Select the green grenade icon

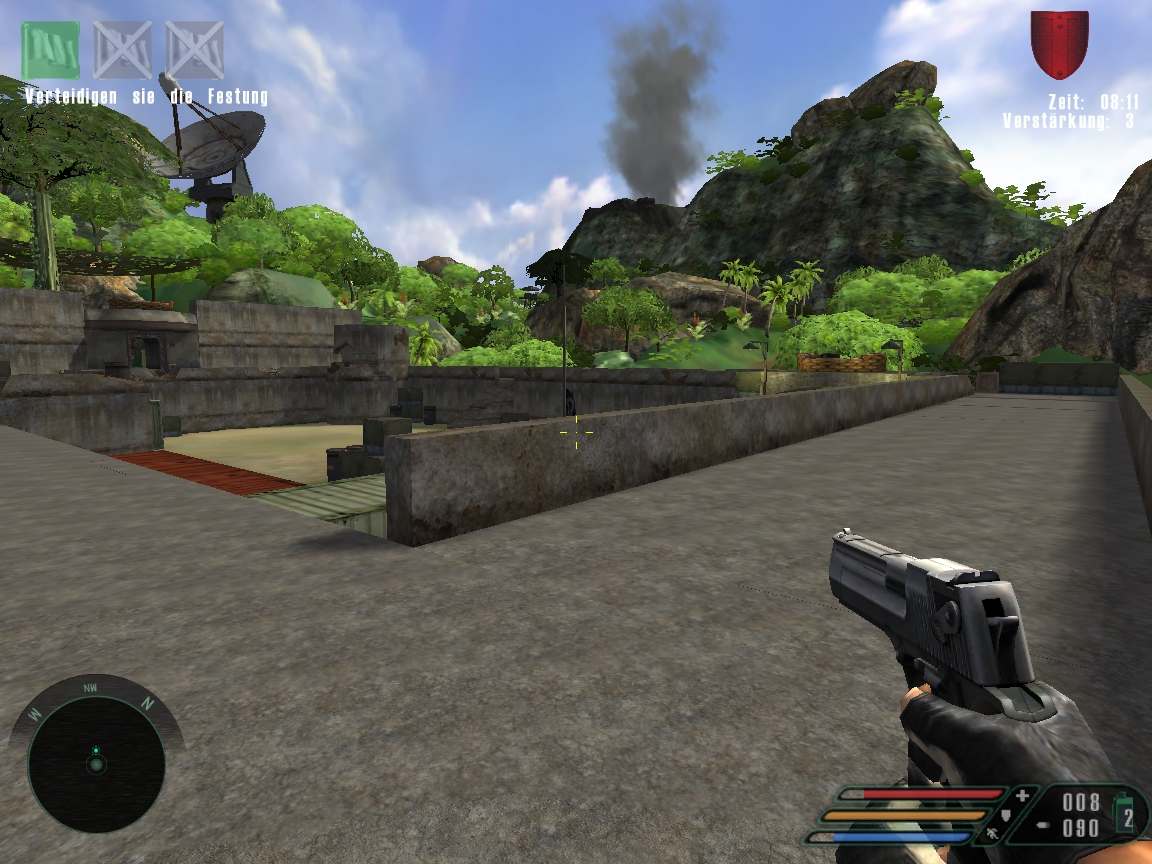[1127, 812]
